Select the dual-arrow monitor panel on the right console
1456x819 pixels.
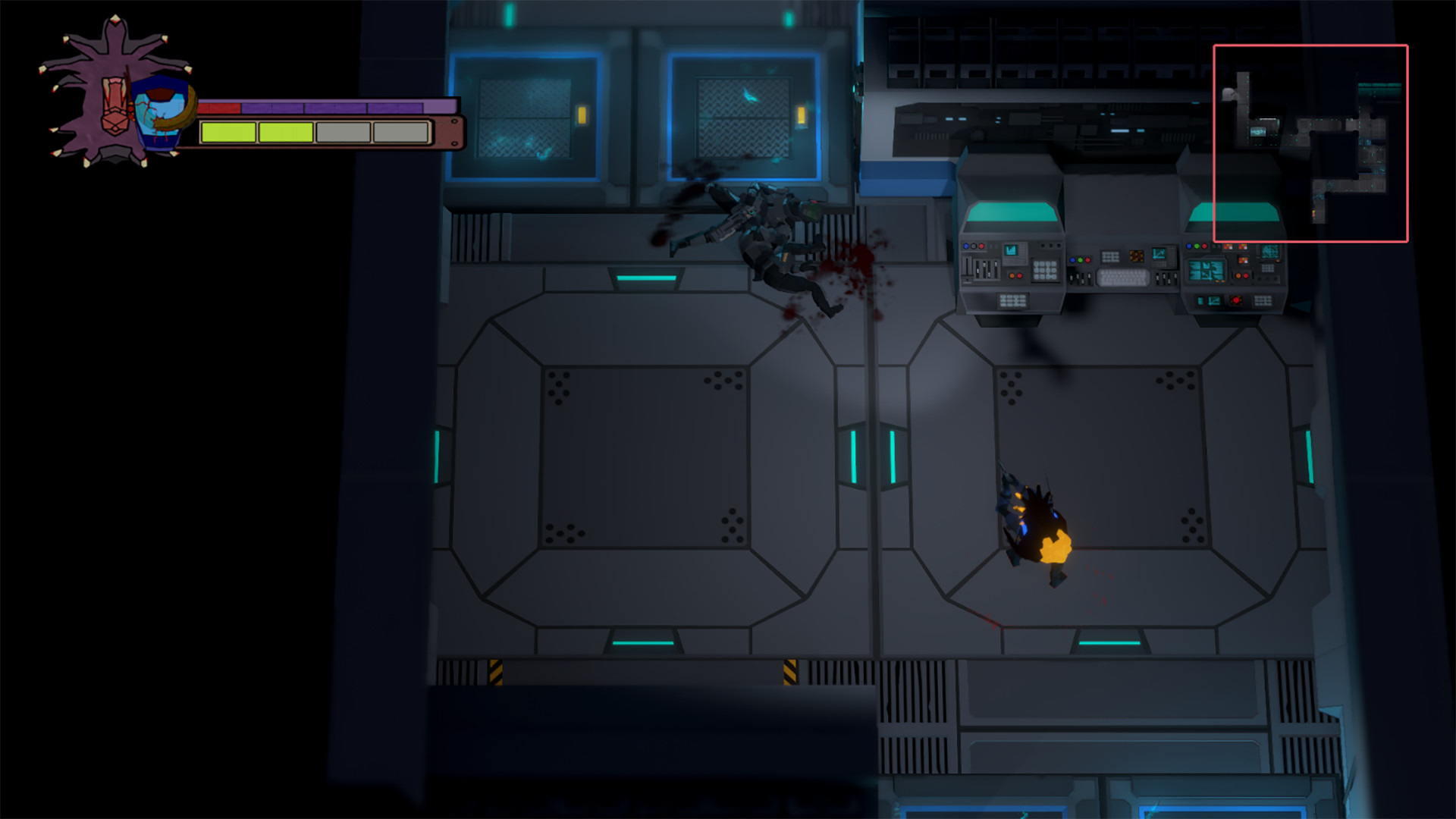[x=1206, y=271]
